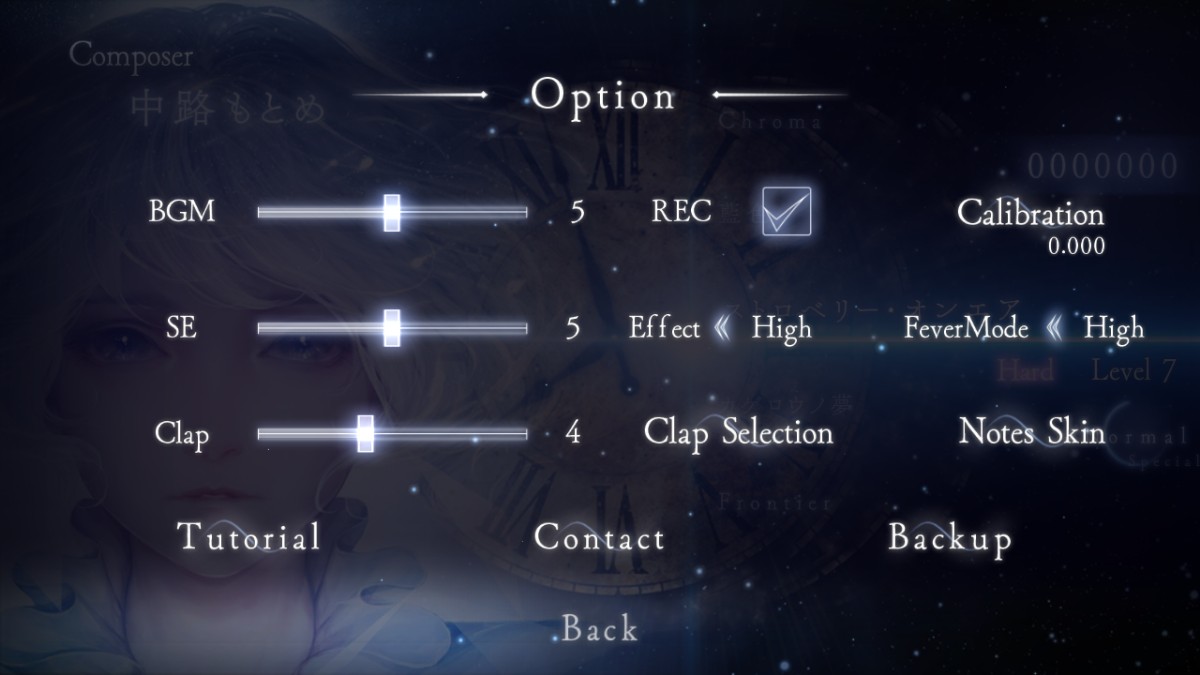Open the Notes Skin options
Image resolution: width=1200 pixels, height=675 pixels.
tap(1031, 431)
